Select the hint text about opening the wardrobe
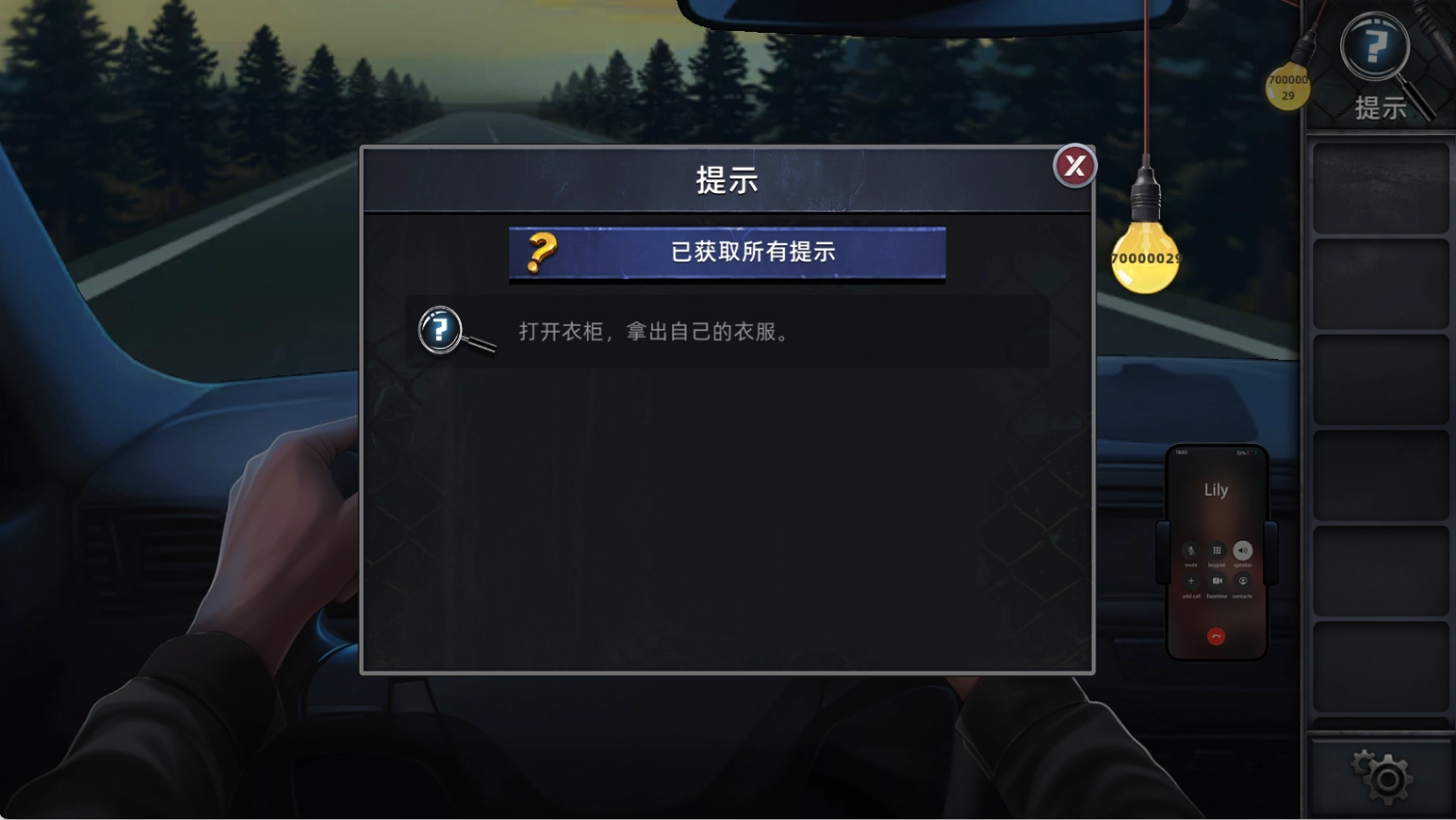The image size is (1456, 820). 654,332
